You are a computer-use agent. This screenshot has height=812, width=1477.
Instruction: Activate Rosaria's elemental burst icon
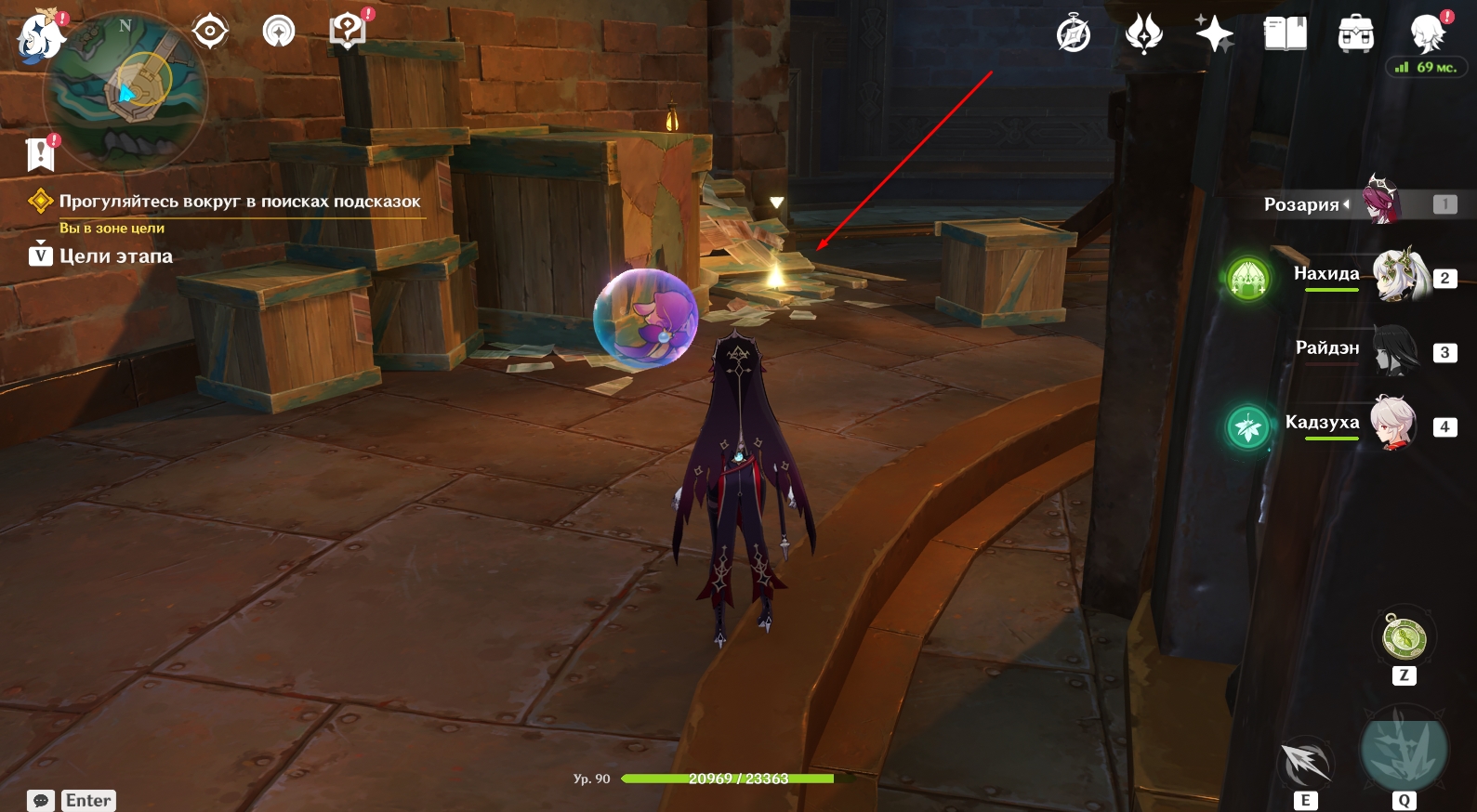pos(1404,751)
